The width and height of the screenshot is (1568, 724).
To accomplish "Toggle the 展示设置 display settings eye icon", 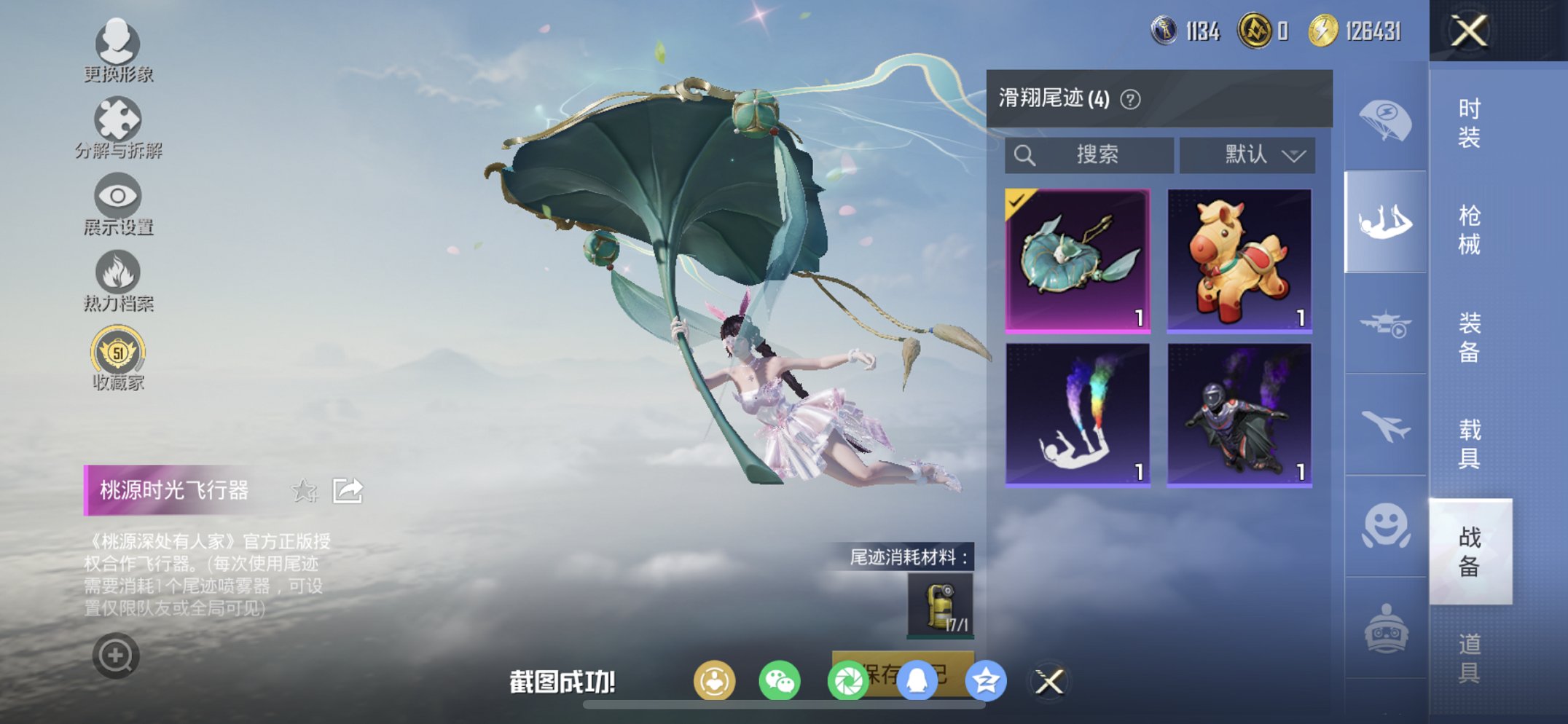I will point(118,197).
